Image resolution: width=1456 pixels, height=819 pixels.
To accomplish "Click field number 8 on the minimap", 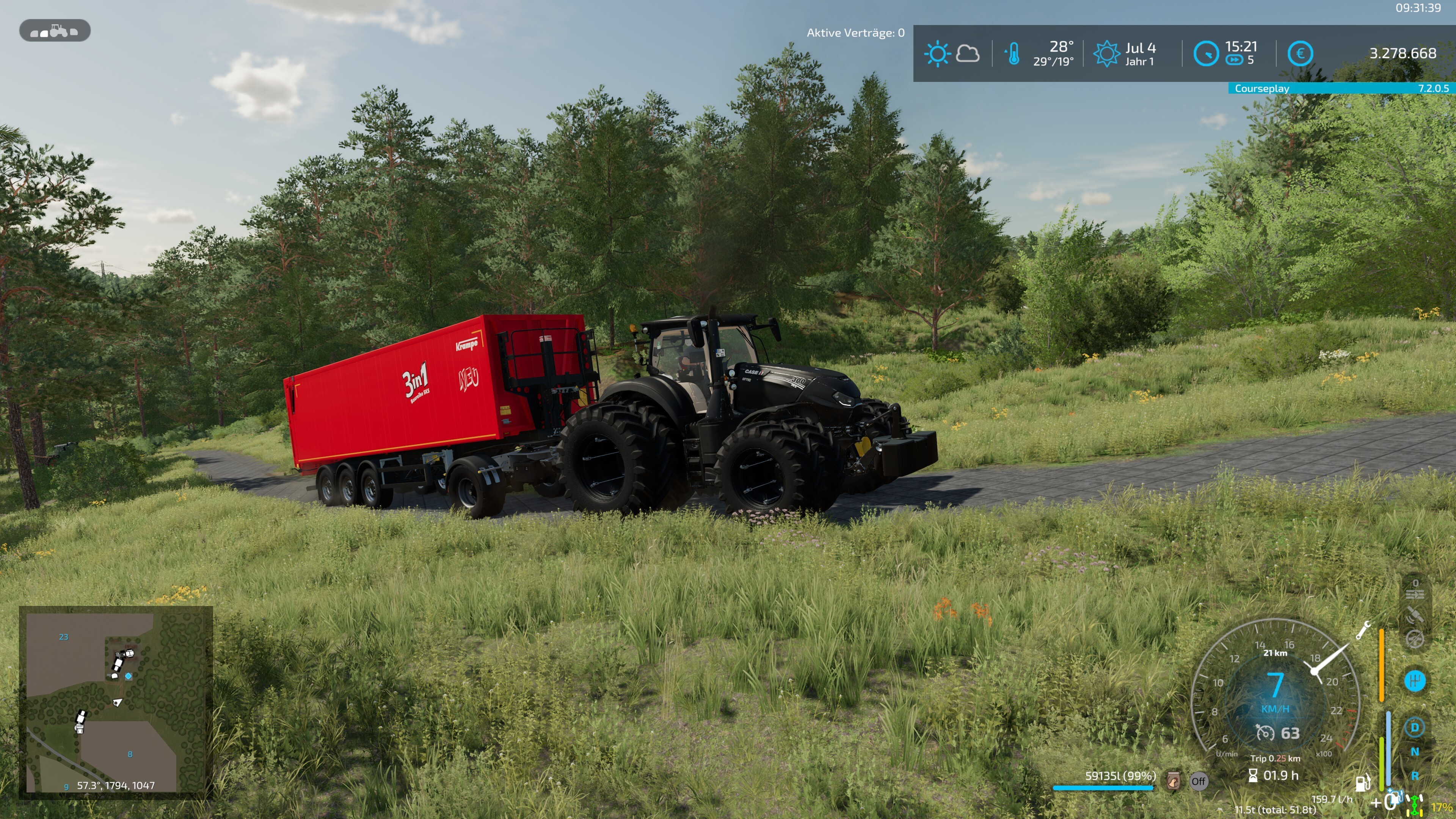I will (130, 754).
